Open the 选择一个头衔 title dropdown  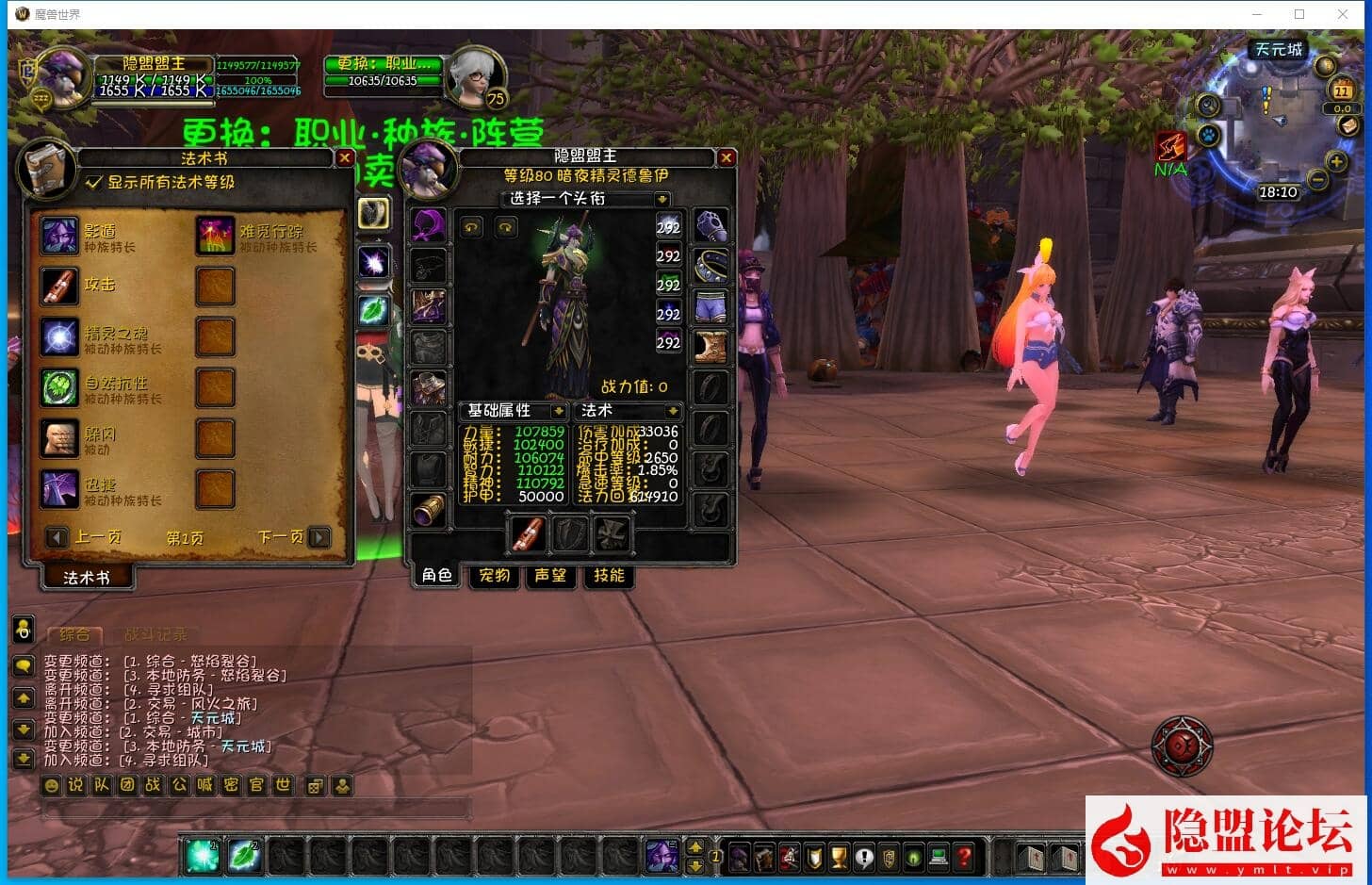click(x=581, y=200)
